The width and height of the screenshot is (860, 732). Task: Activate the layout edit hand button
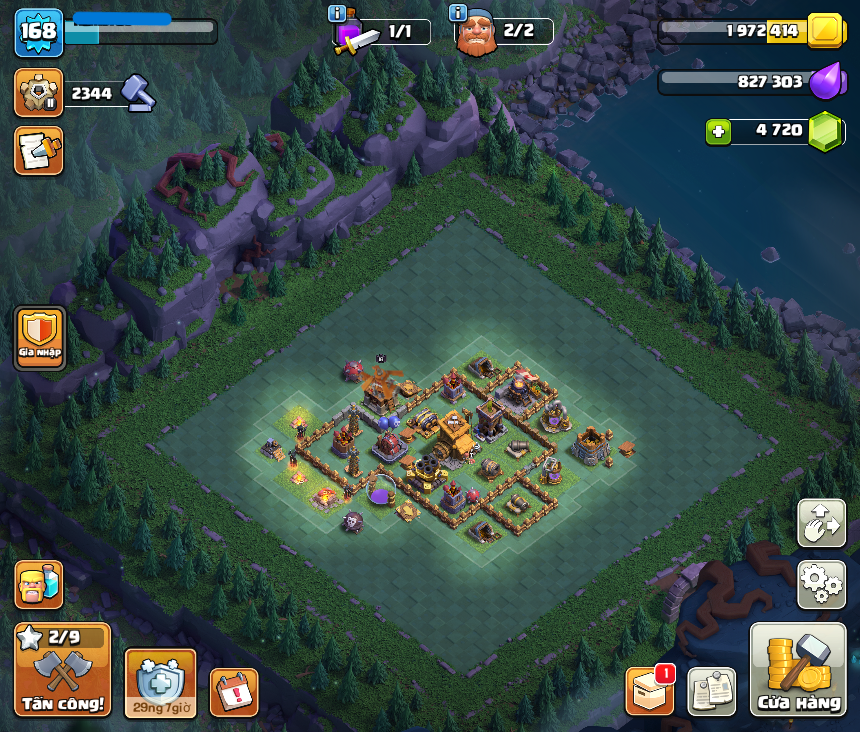click(821, 523)
